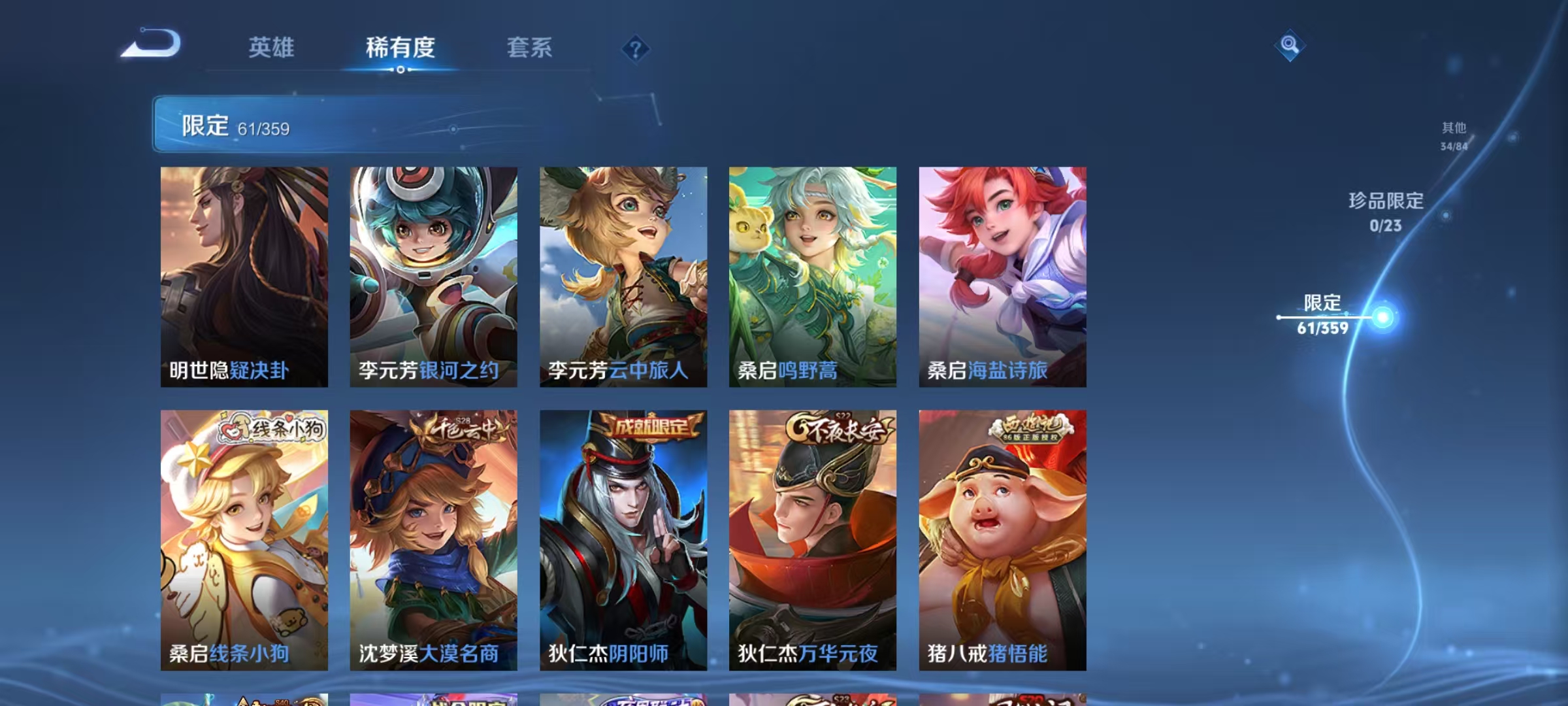Switch to the 套系 tab
Viewport: 1568px width, 706px height.
[x=529, y=48]
